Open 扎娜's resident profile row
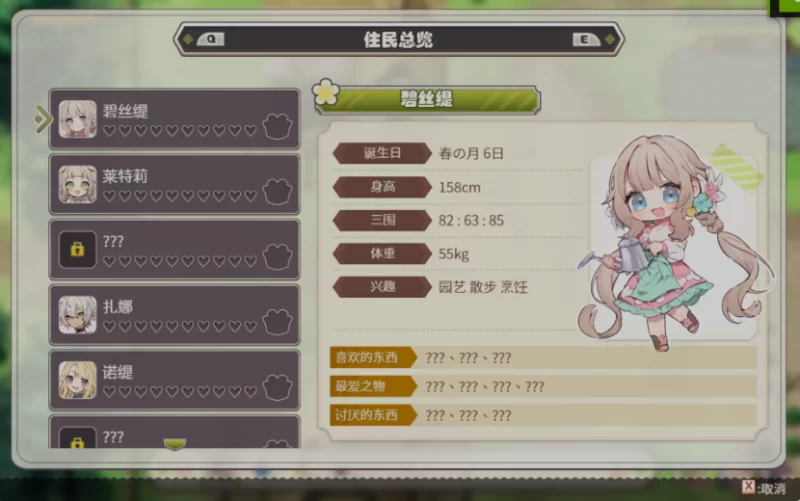Viewport: 800px width, 501px height. point(174,314)
